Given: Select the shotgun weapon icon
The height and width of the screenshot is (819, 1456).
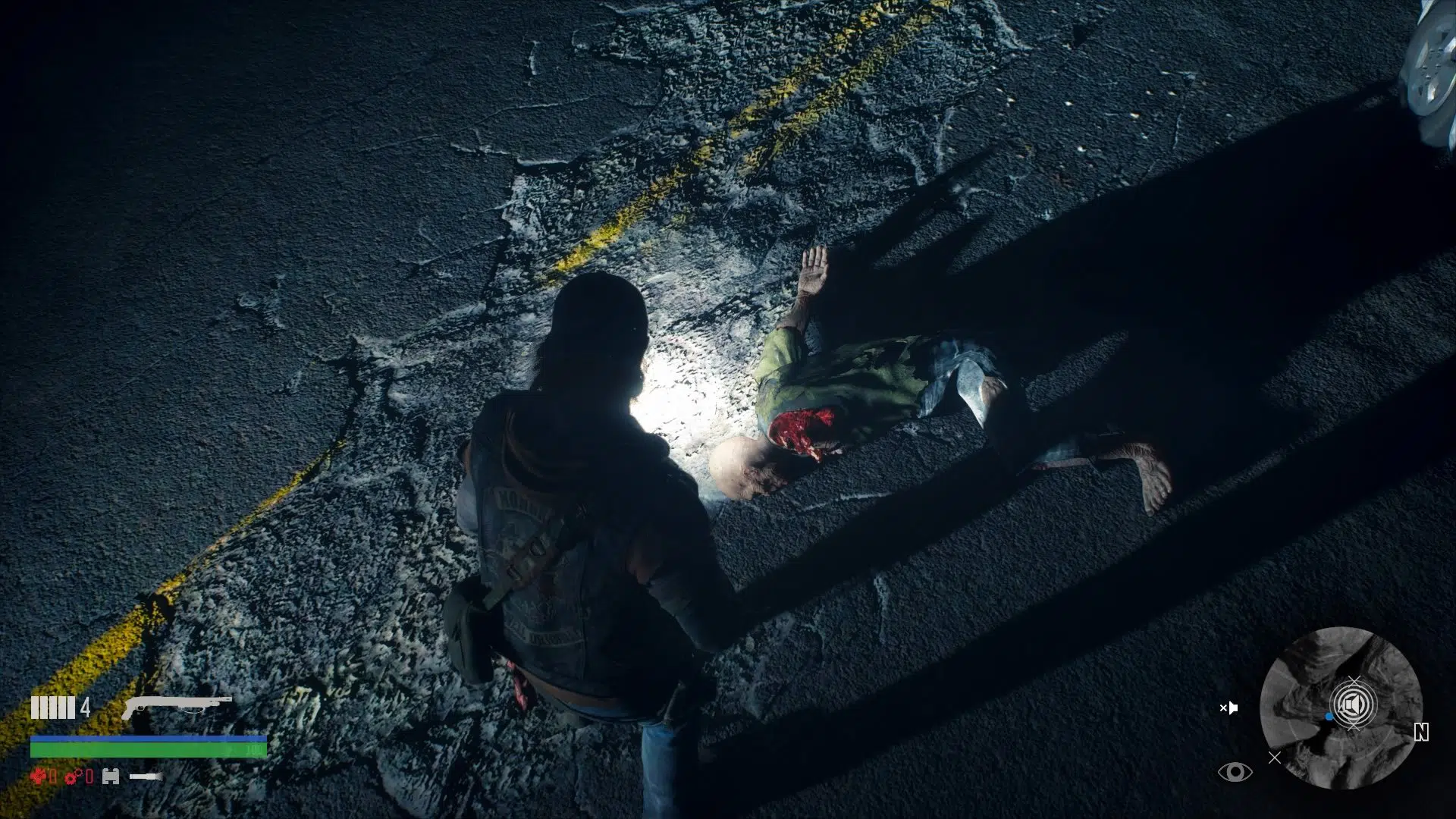Looking at the screenshot, I should pyautogui.click(x=176, y=707).
